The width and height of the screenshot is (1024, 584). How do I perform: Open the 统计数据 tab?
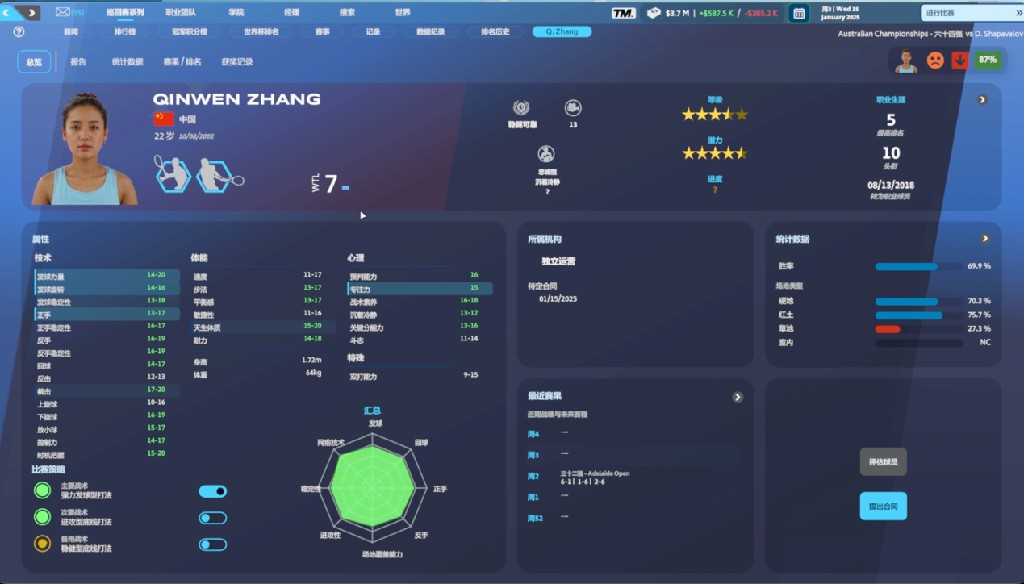click(x=127, y=62)
